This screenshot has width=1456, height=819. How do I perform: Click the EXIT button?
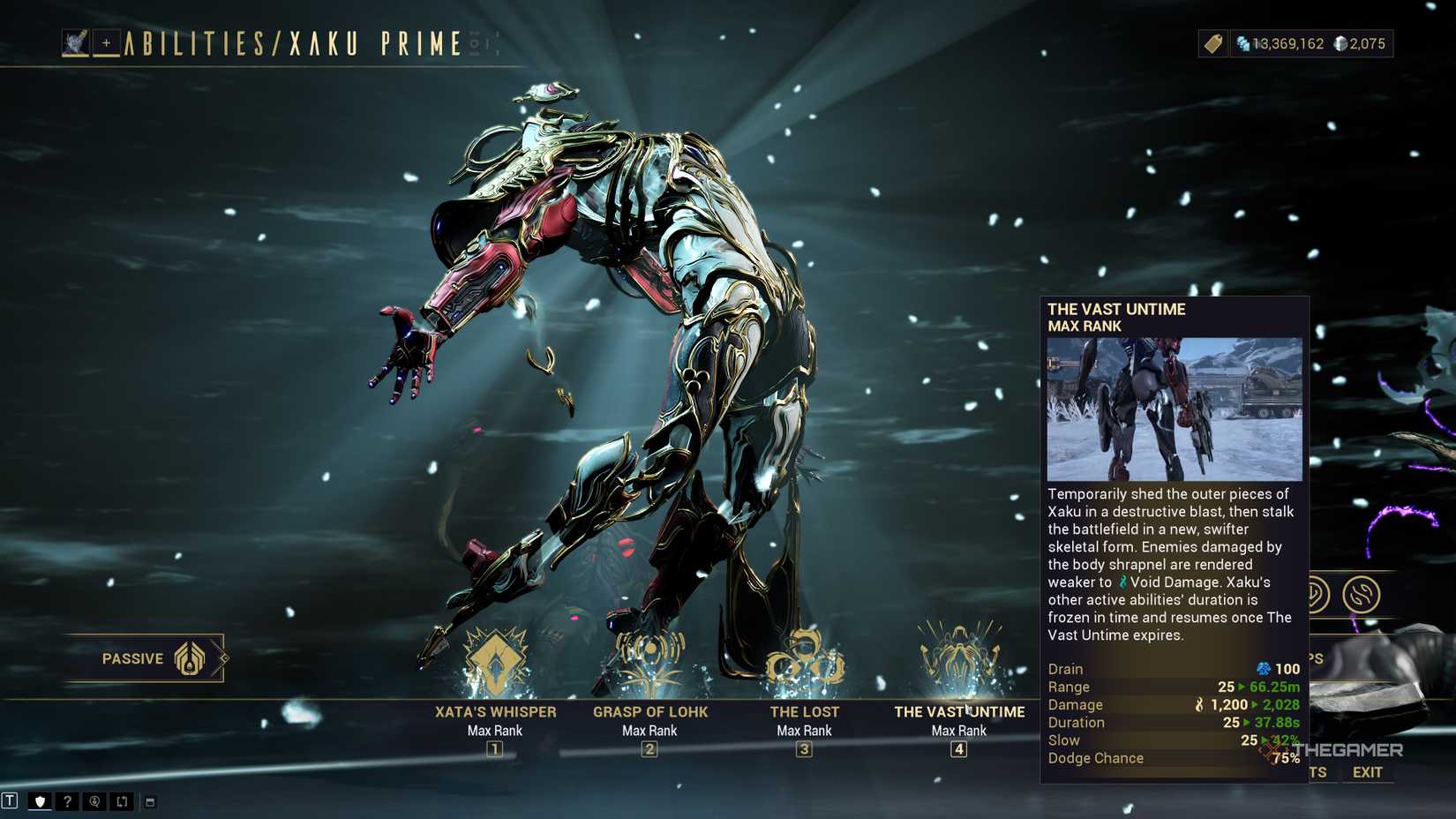coord(1367,772)
